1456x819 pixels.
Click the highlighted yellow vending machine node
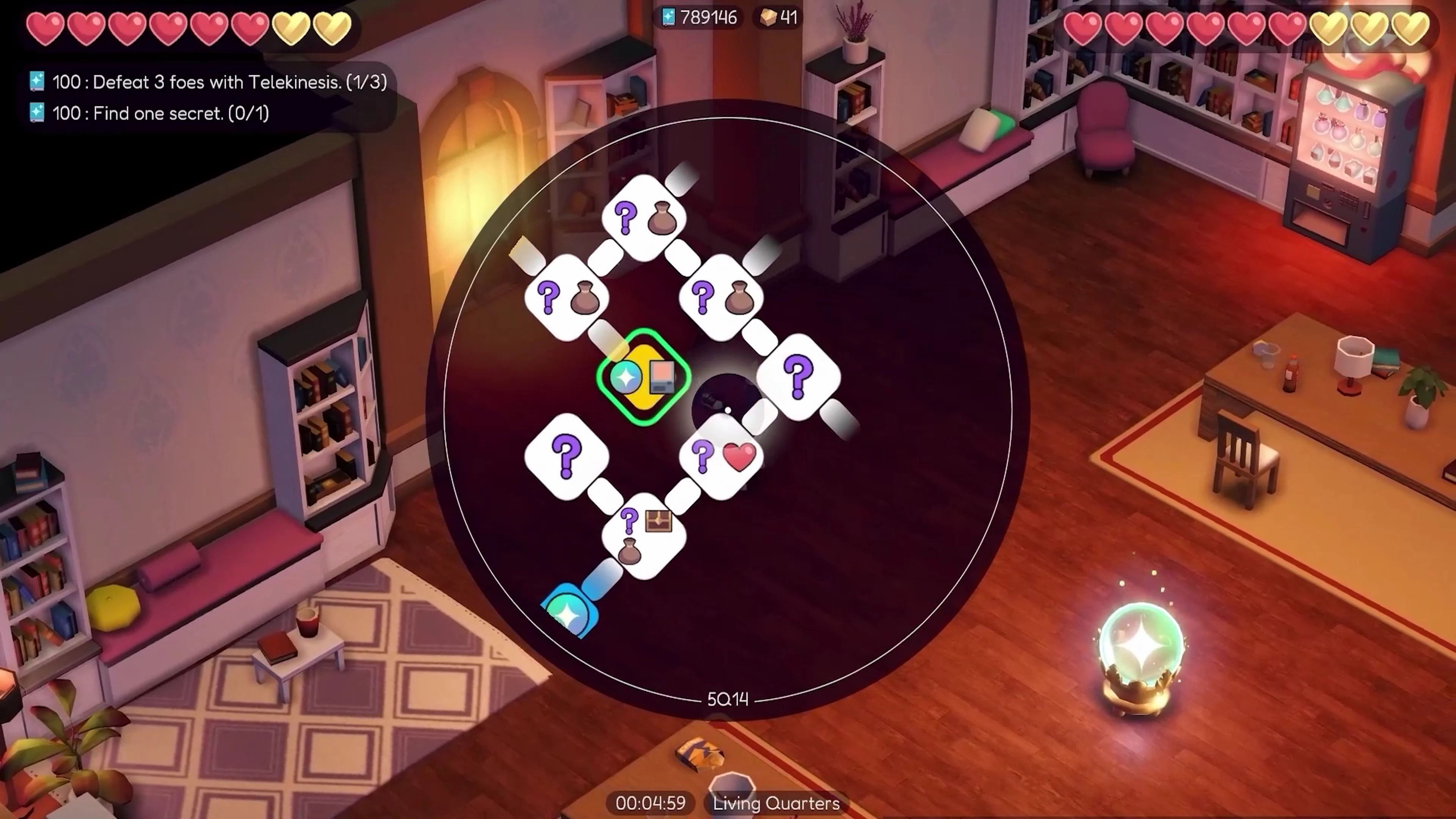[643, 378]
